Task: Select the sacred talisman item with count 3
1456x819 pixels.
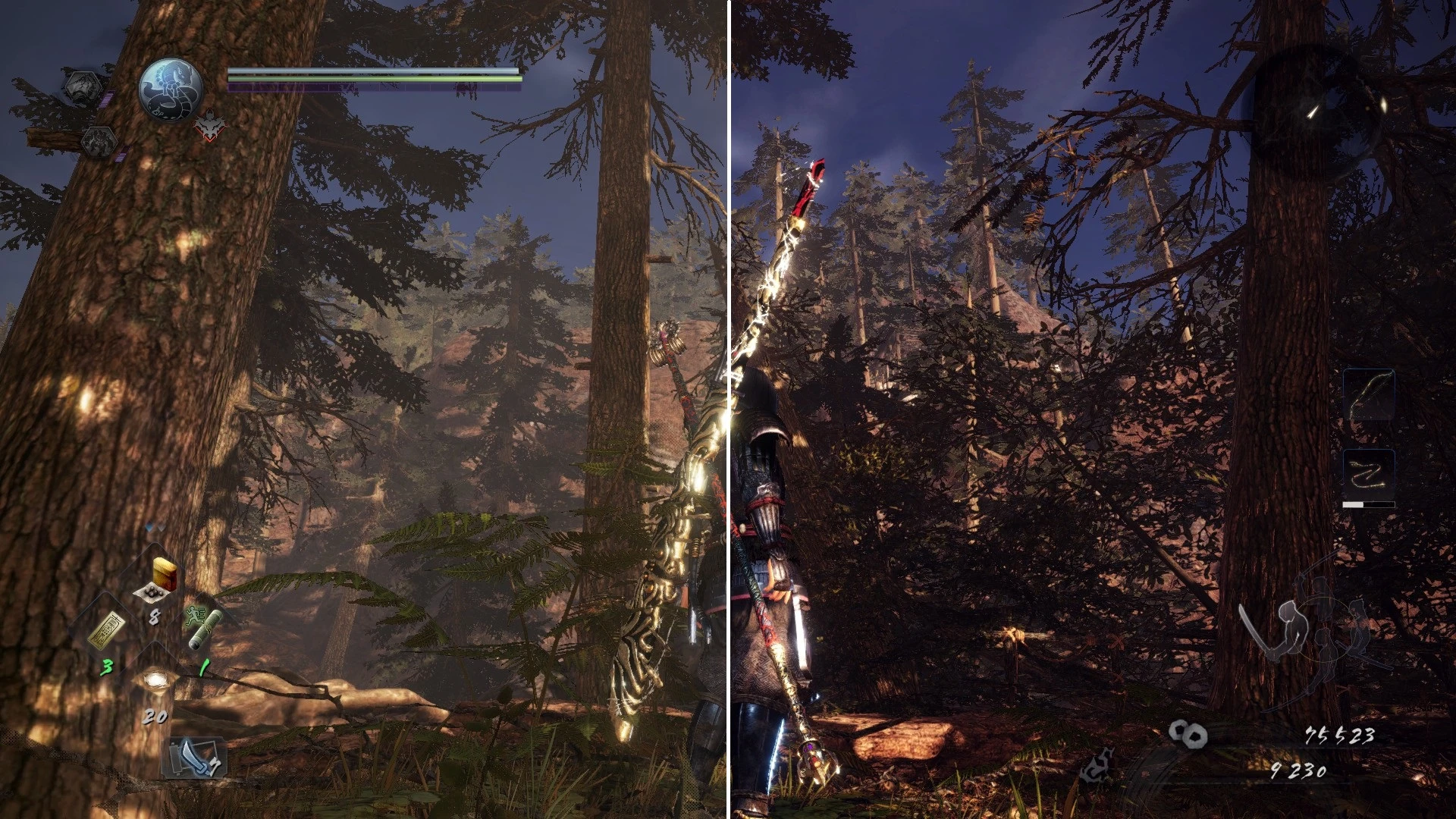Action: coord(106,629)
